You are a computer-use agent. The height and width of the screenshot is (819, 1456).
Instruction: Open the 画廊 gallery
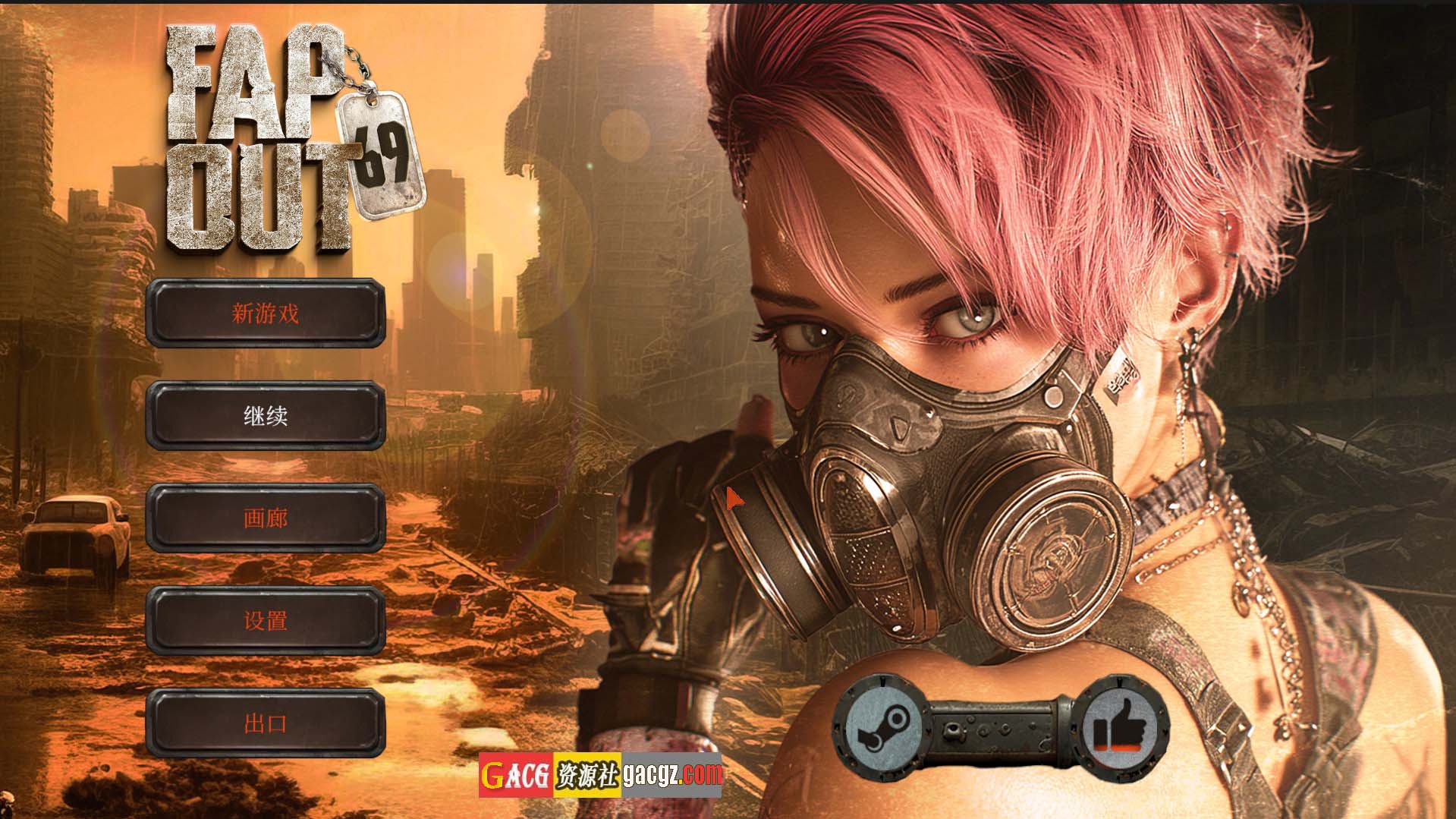tap(266, 518)
